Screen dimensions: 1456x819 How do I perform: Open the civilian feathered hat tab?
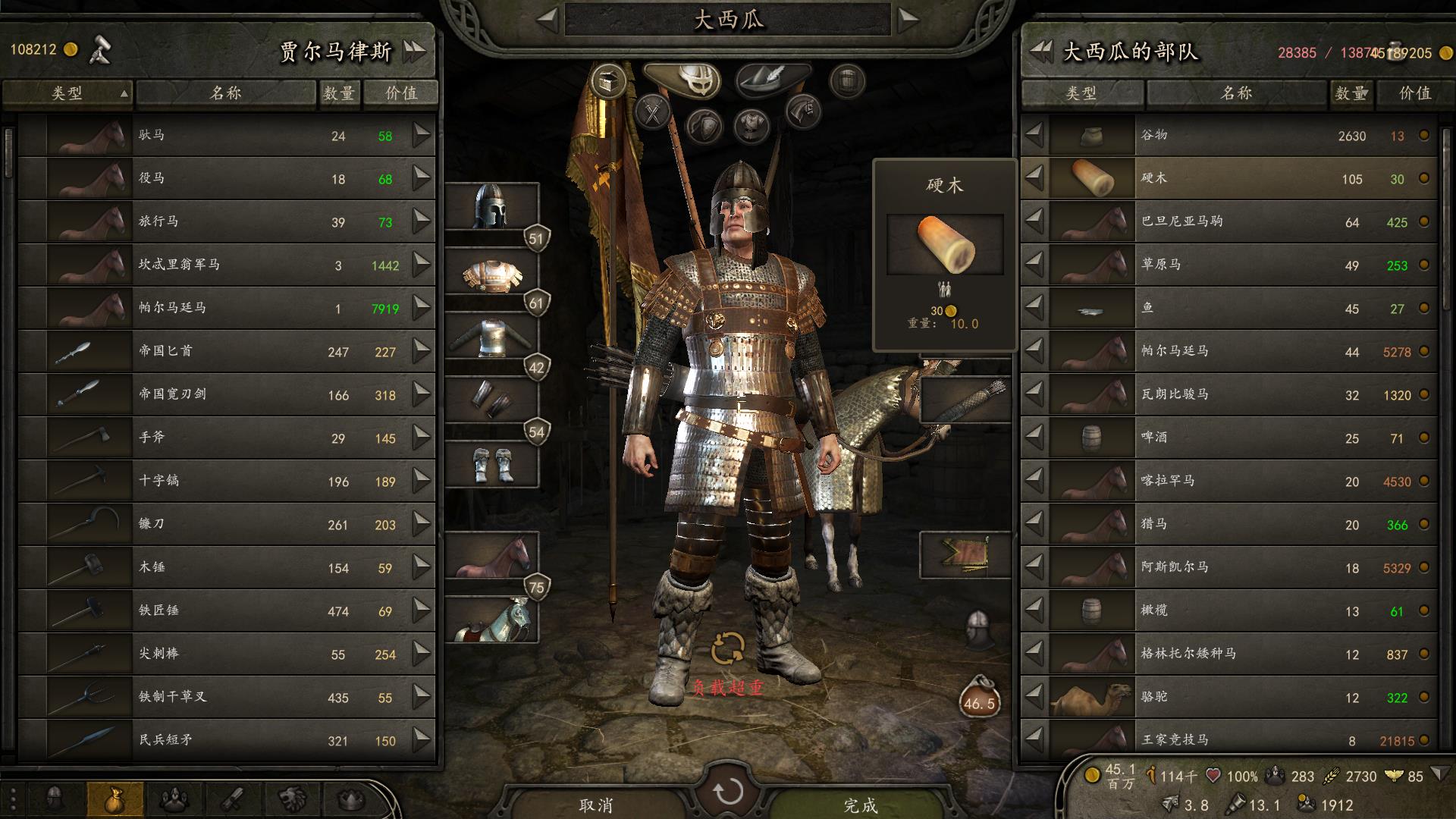(x=772, y=78)
